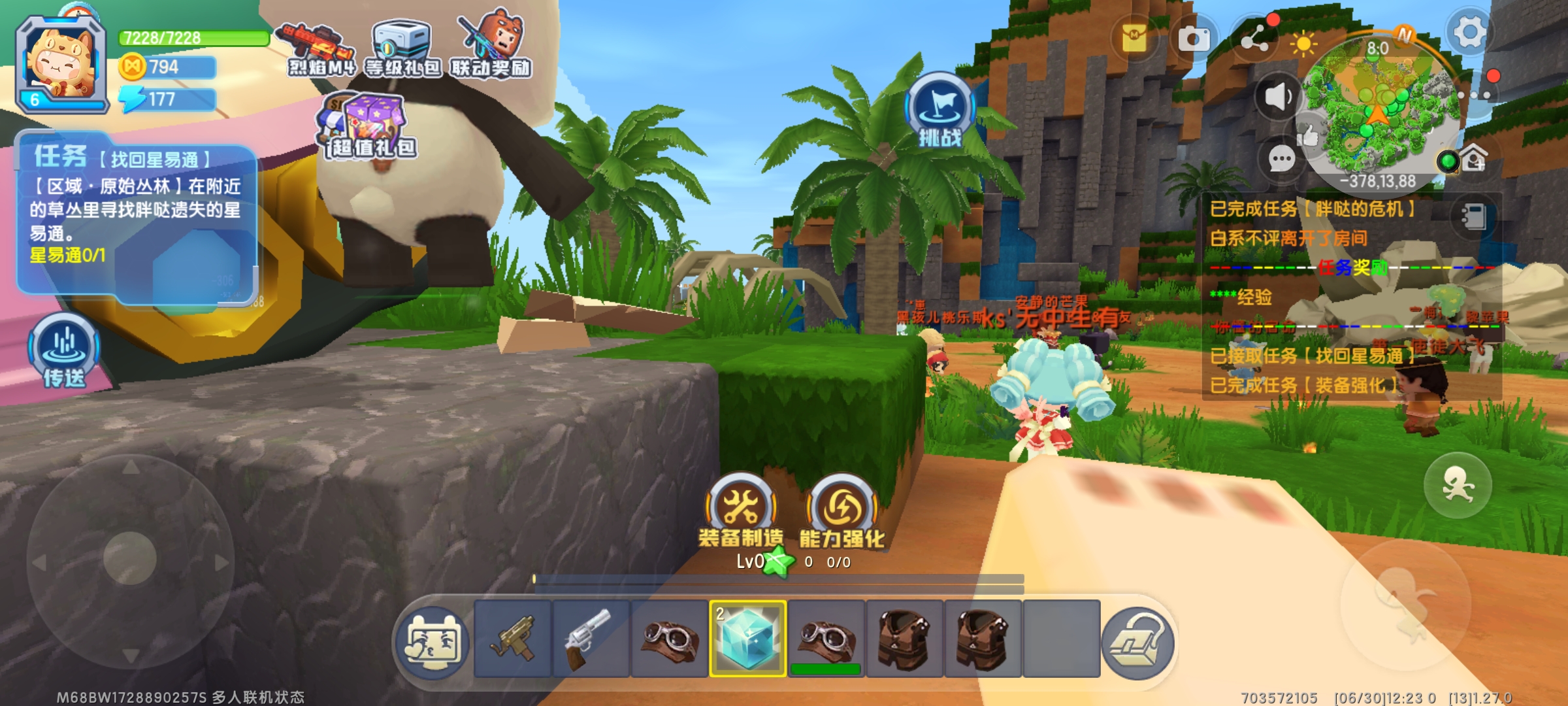This screenshot has width=1568, height=706.
Task: Open the 超值礼包 value gift pack
Action: (x=369, y=127)
